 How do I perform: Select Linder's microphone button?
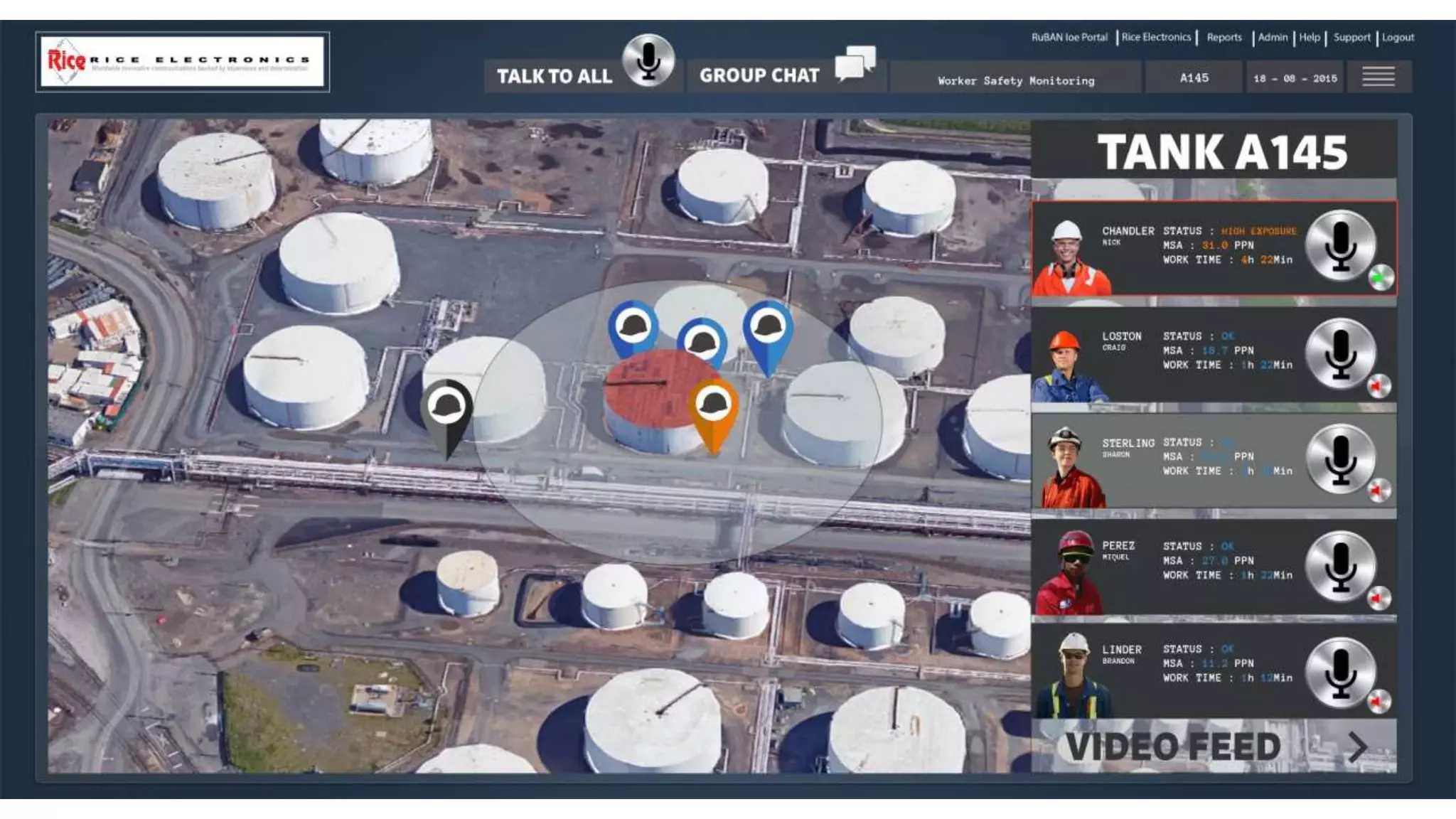click(1340, 672)
